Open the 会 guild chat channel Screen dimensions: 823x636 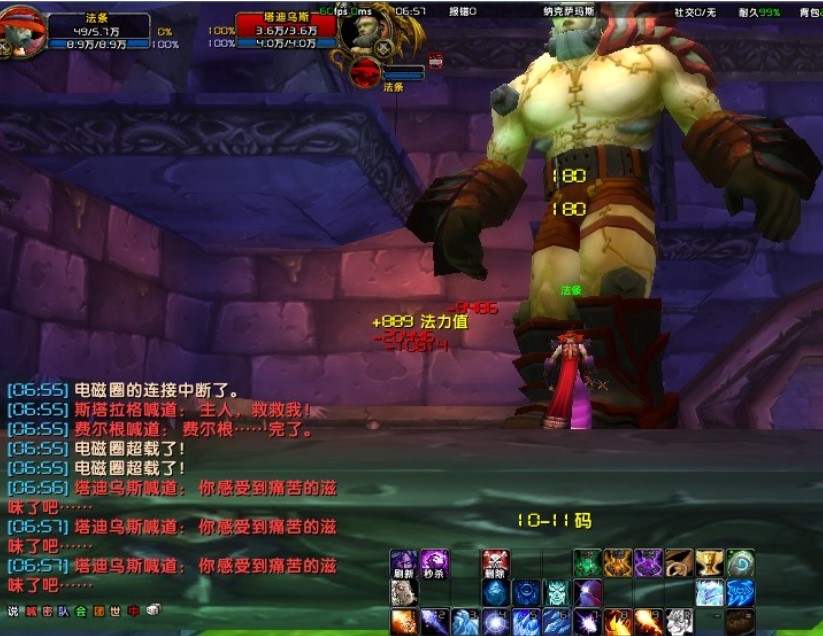pyautogui.click(x=81, y=611)
